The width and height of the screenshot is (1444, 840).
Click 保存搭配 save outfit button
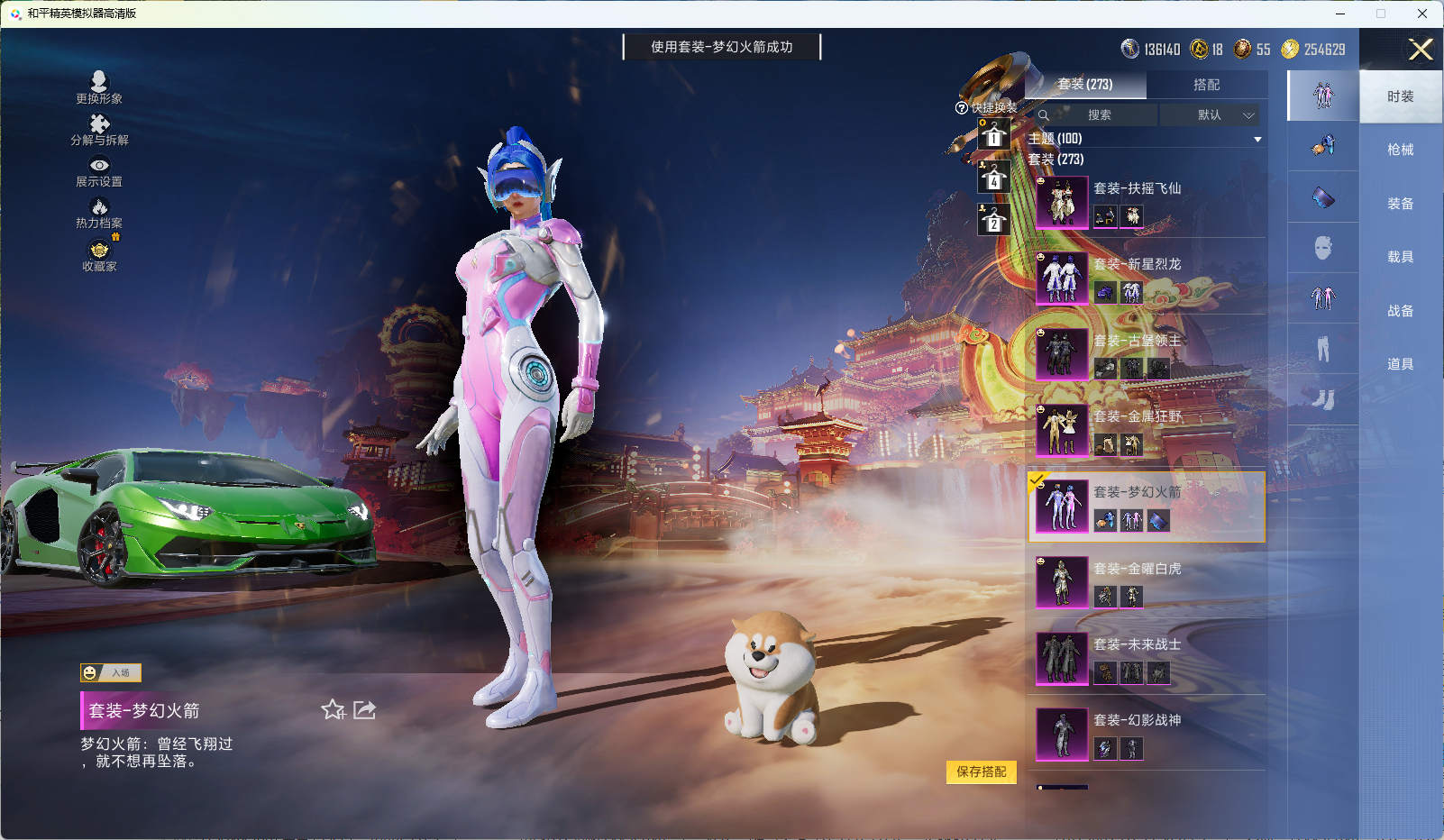(x=981, y=772)
